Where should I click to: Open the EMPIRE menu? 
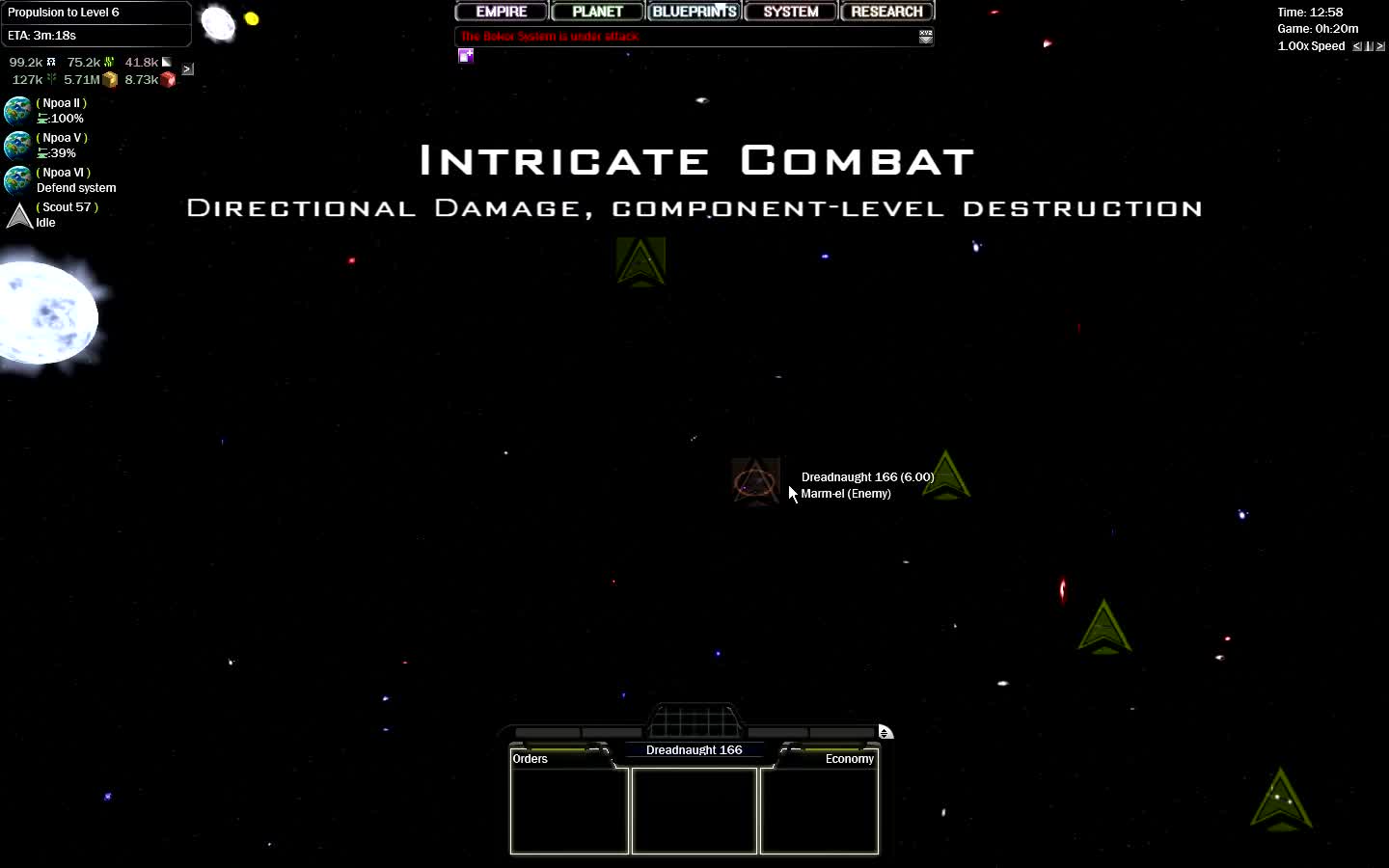click(501, 11)
